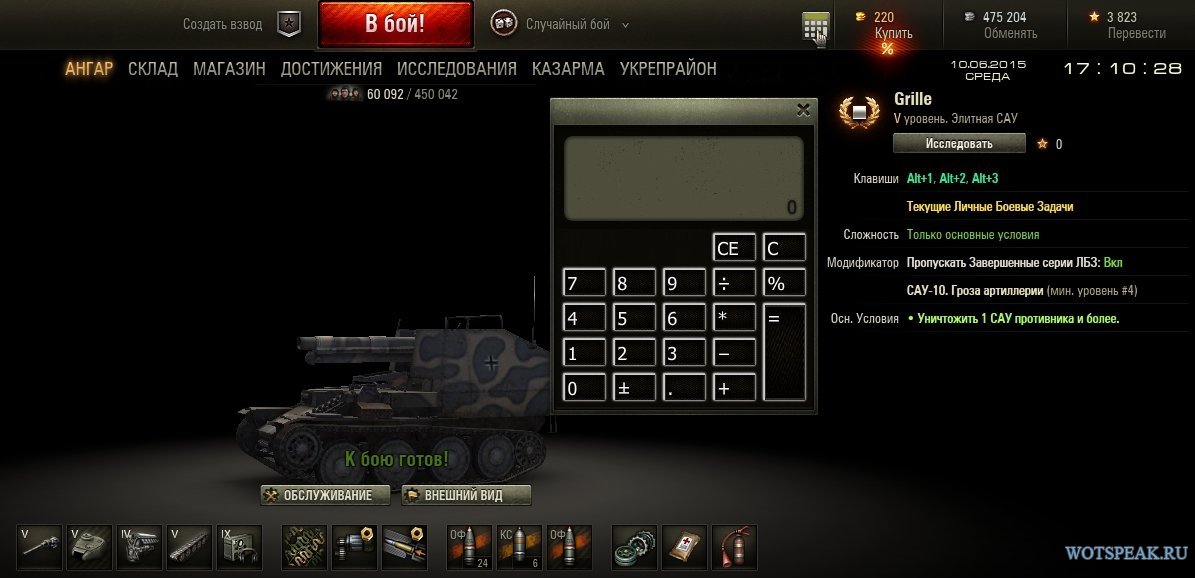Open the МАГАЗИН tab

229,69
